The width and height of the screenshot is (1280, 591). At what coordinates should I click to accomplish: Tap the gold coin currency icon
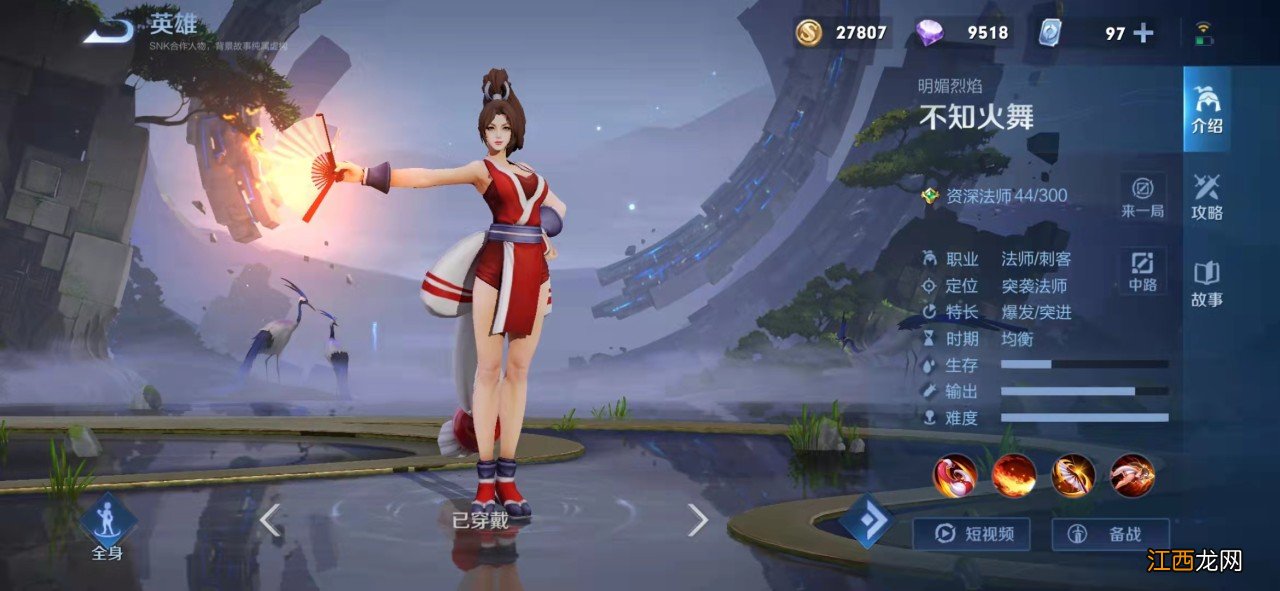(x=808, y=33)
